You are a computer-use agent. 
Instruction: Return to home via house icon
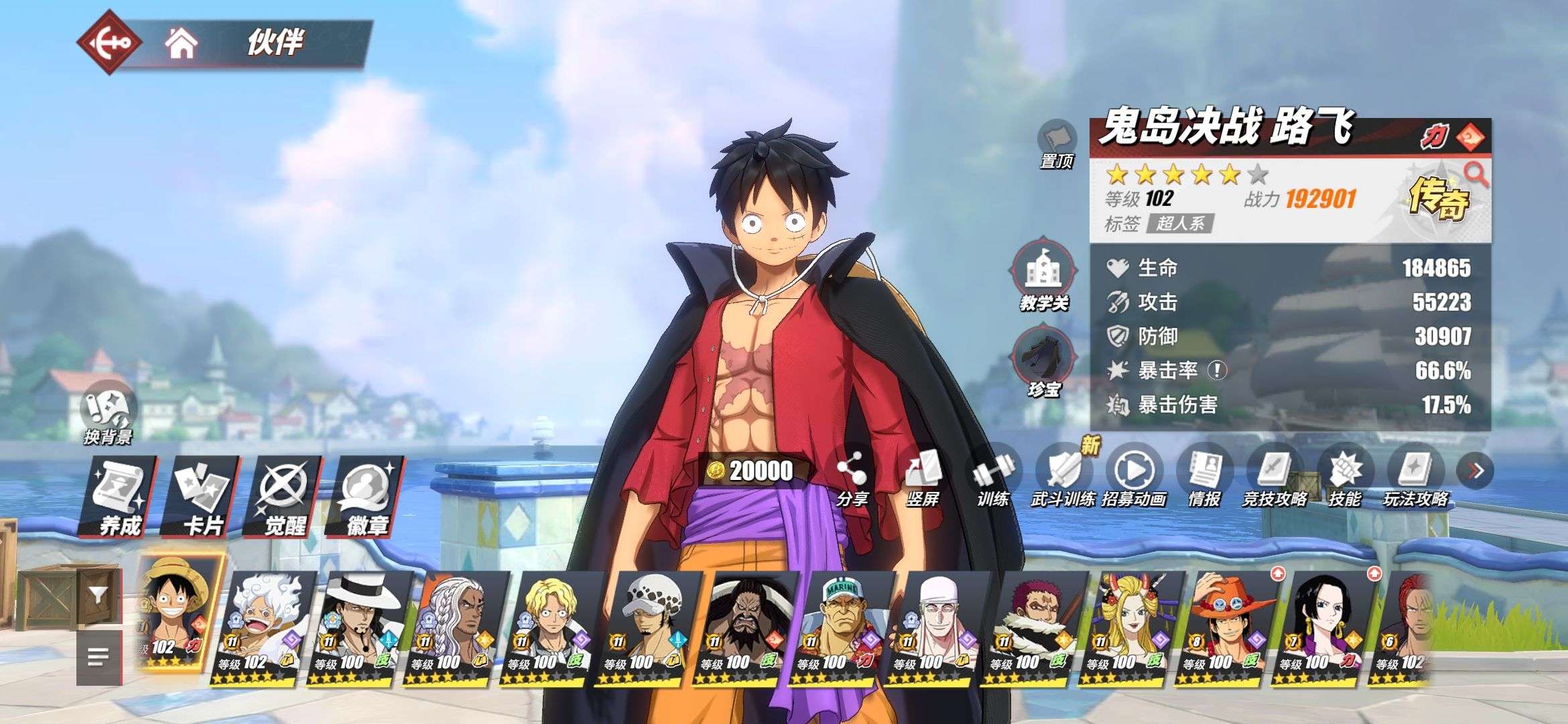tap(181, 44)
